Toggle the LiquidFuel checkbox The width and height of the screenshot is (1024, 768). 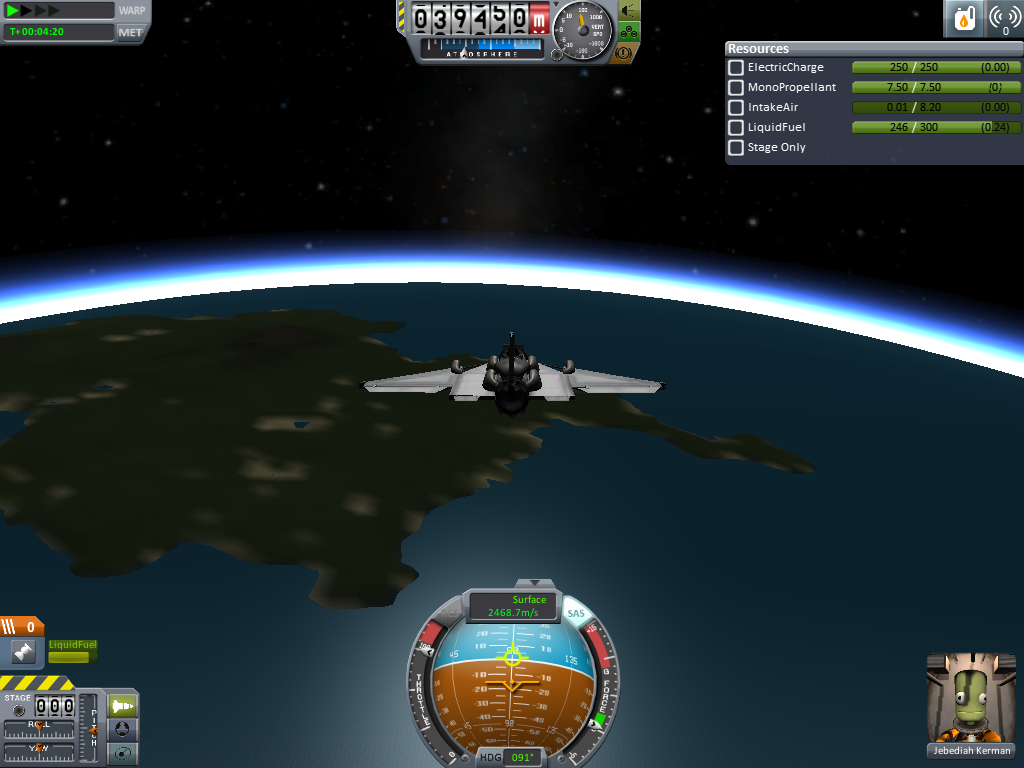click(x=736, y=127)
